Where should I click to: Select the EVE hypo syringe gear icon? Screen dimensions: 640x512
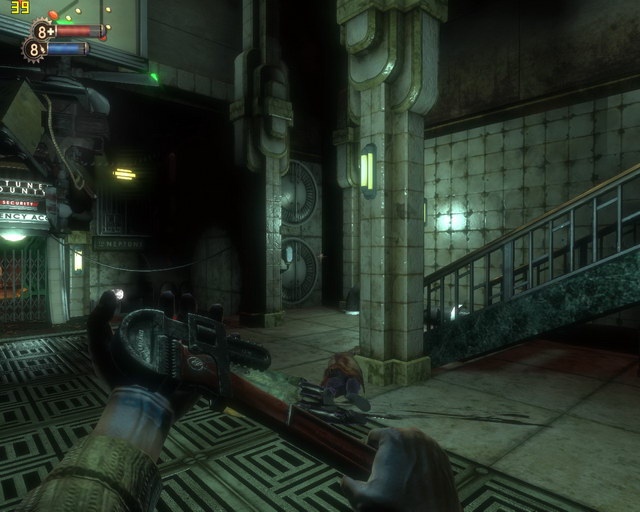coord(35,49)
